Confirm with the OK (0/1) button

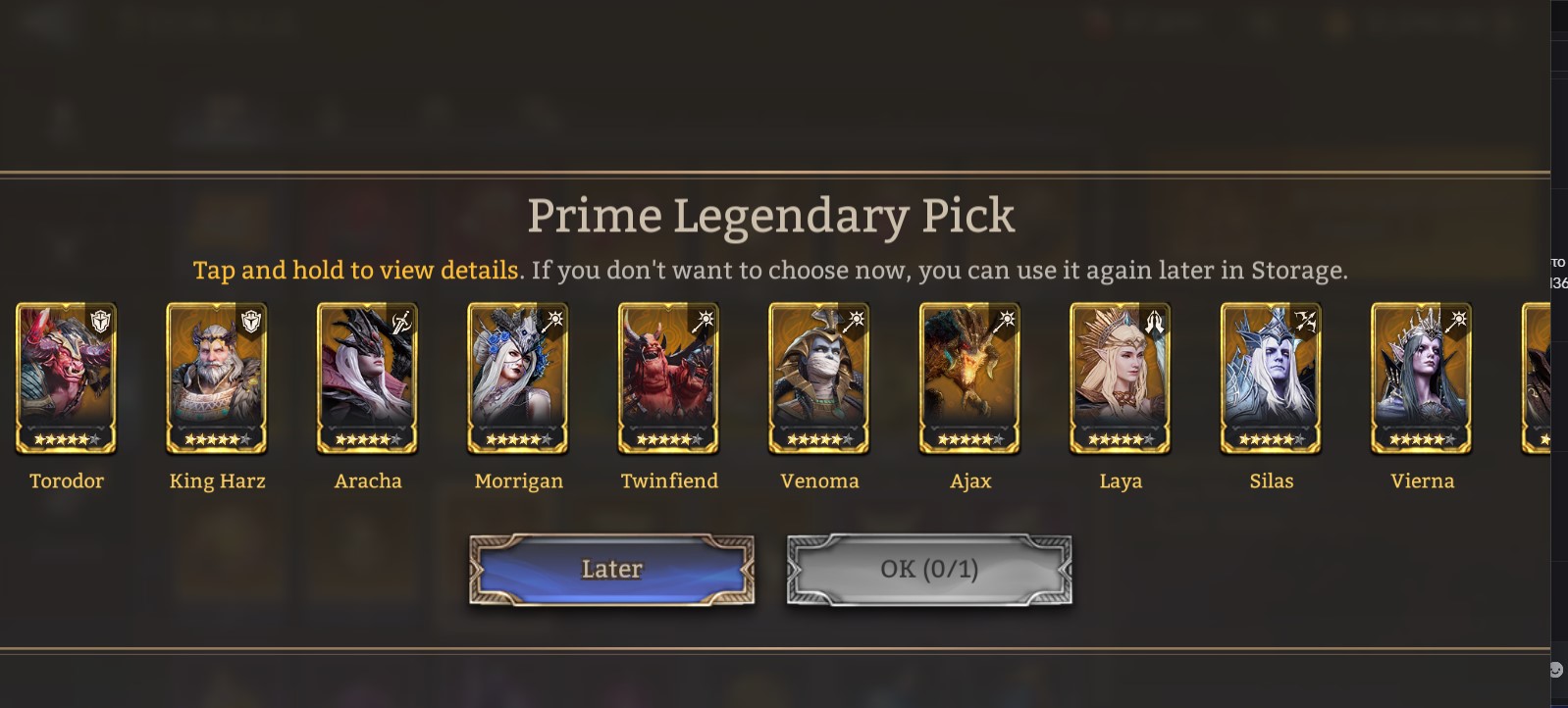928,569
